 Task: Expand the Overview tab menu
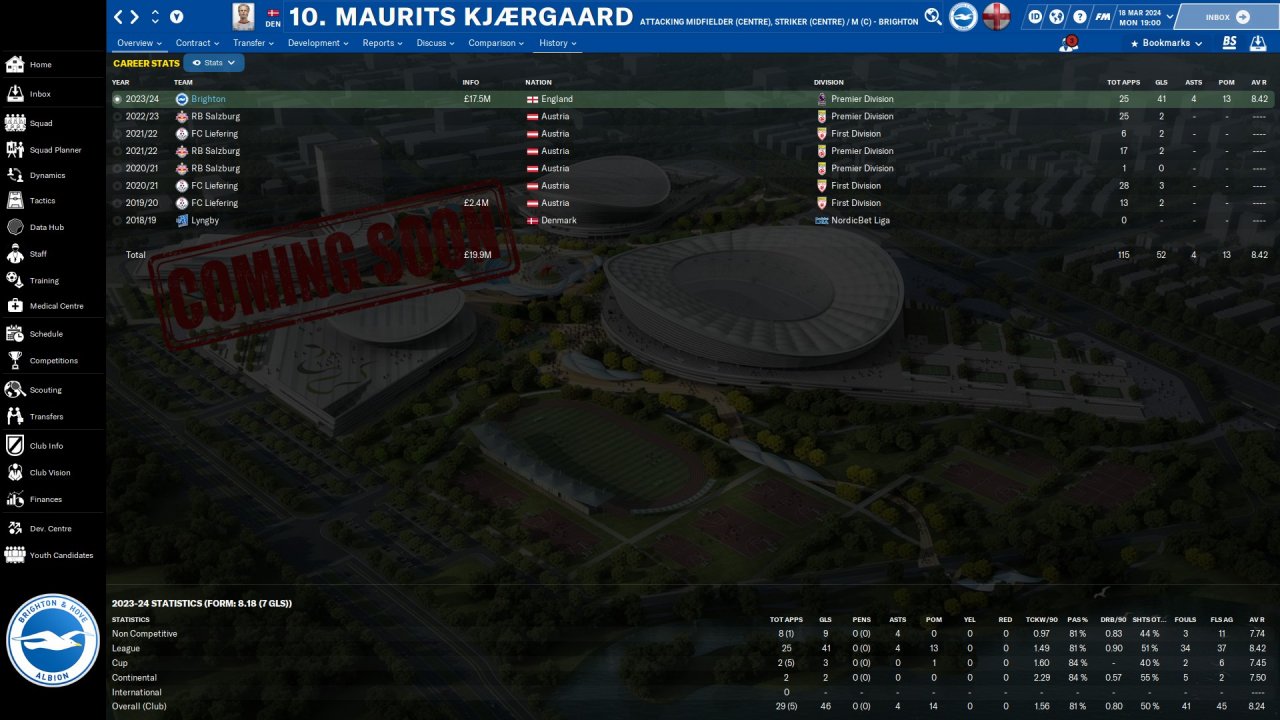pos(139,44)
